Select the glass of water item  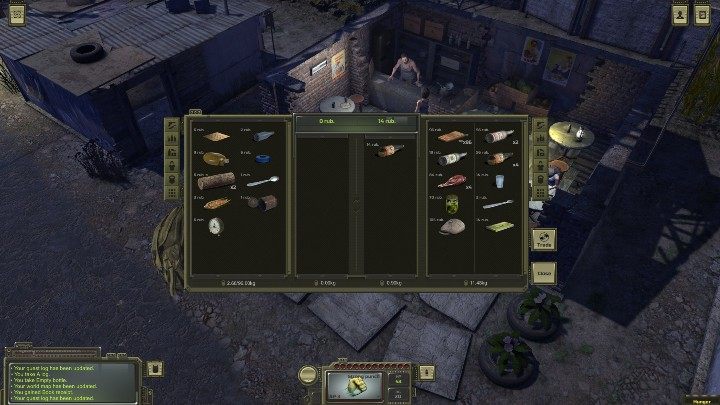[497, 181]
